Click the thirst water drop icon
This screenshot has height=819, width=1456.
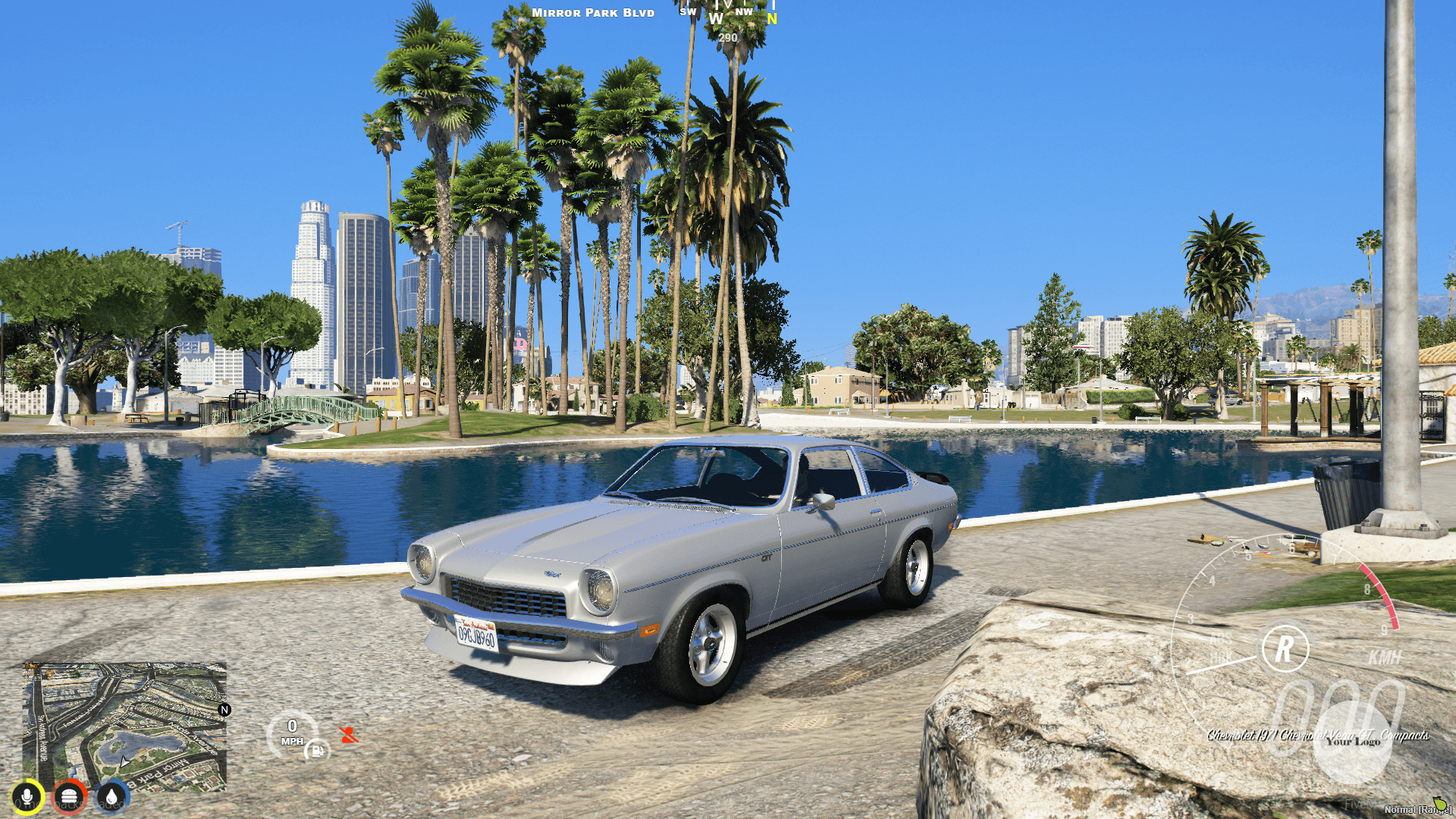tap(111, 796)
